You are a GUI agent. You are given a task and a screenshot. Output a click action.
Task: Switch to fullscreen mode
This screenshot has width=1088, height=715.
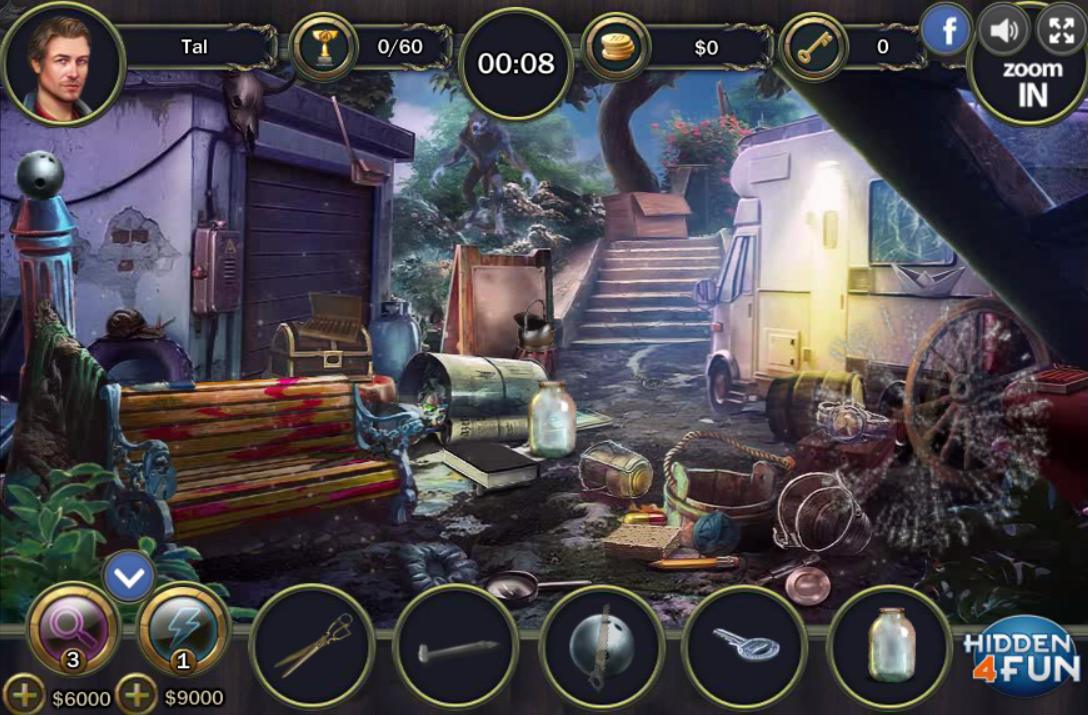(x=1060, y=30)
